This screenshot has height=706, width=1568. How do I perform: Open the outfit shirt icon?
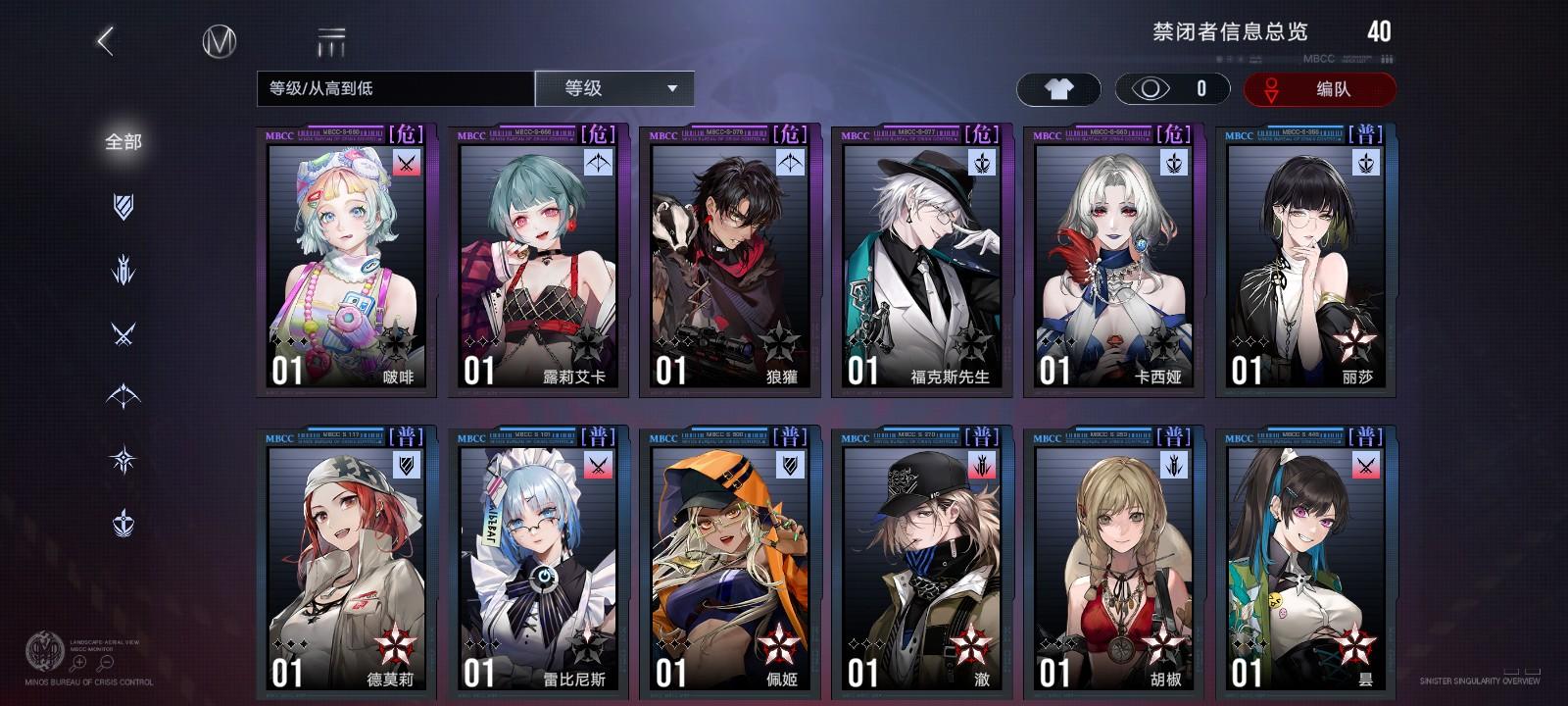(1060, 88)
